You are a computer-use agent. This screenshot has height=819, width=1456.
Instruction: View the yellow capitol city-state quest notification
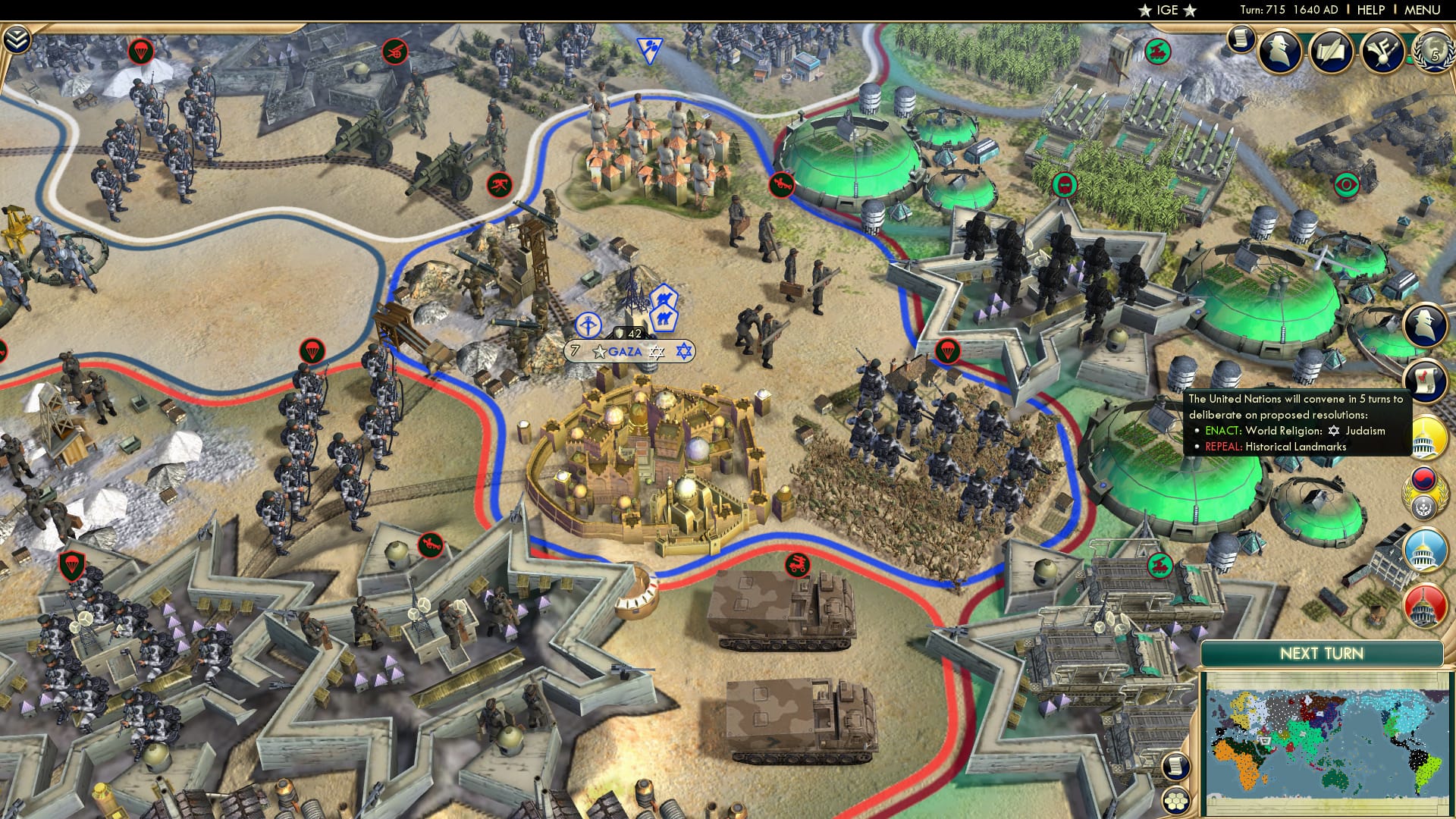[x=1429, y=437]
